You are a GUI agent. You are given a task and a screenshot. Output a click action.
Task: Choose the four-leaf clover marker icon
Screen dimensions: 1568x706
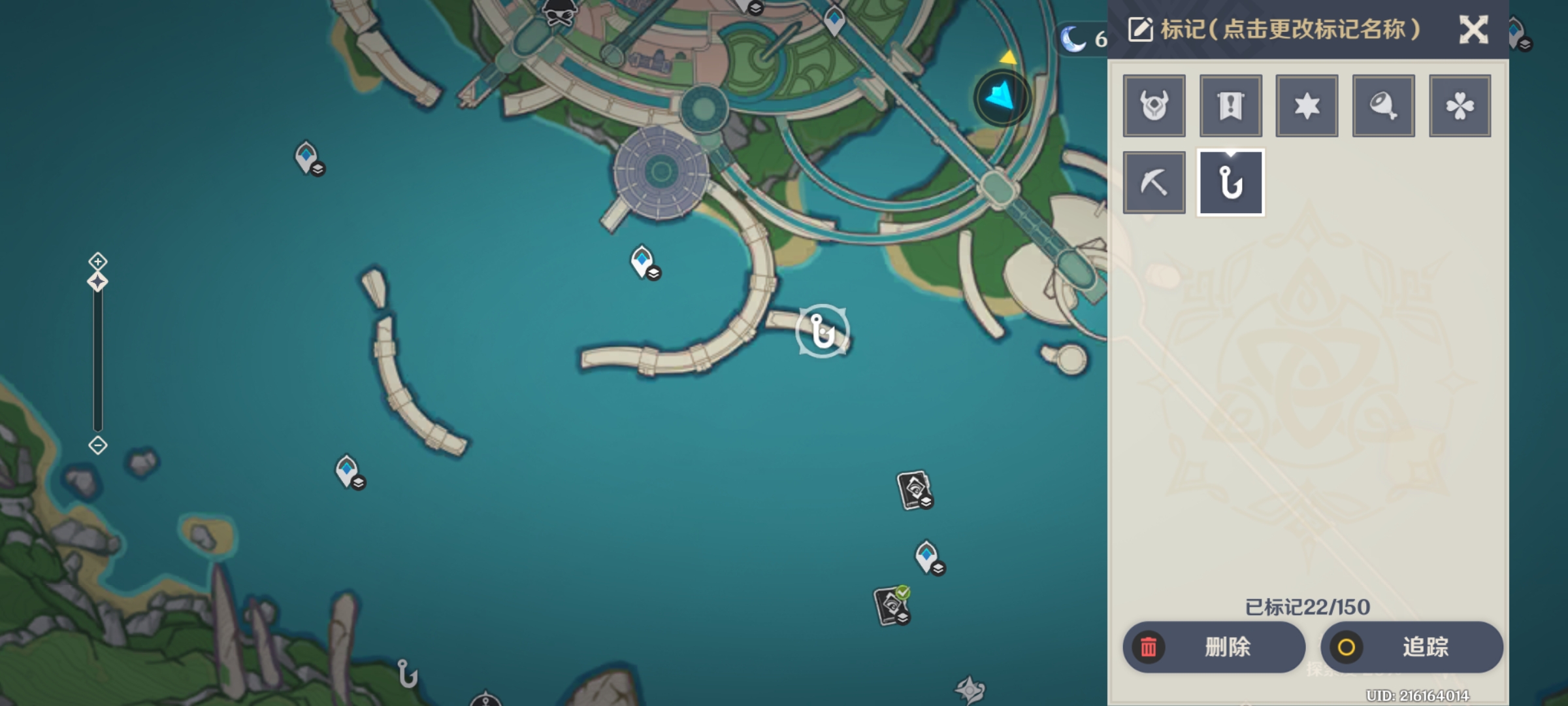pos(1460,106)
